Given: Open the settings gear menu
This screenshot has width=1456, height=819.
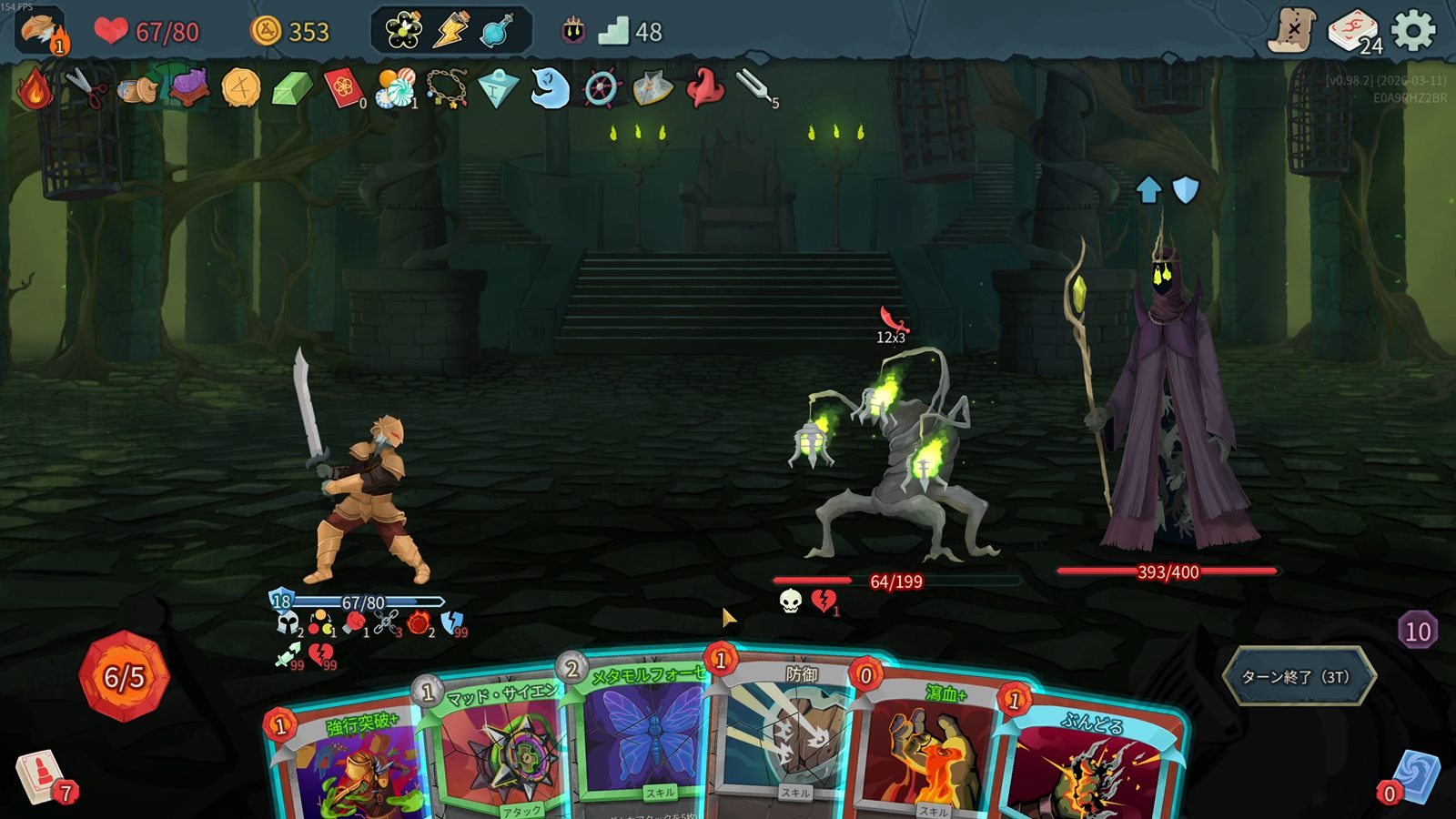Looking at the screenshot, I should pos(1413,31).
